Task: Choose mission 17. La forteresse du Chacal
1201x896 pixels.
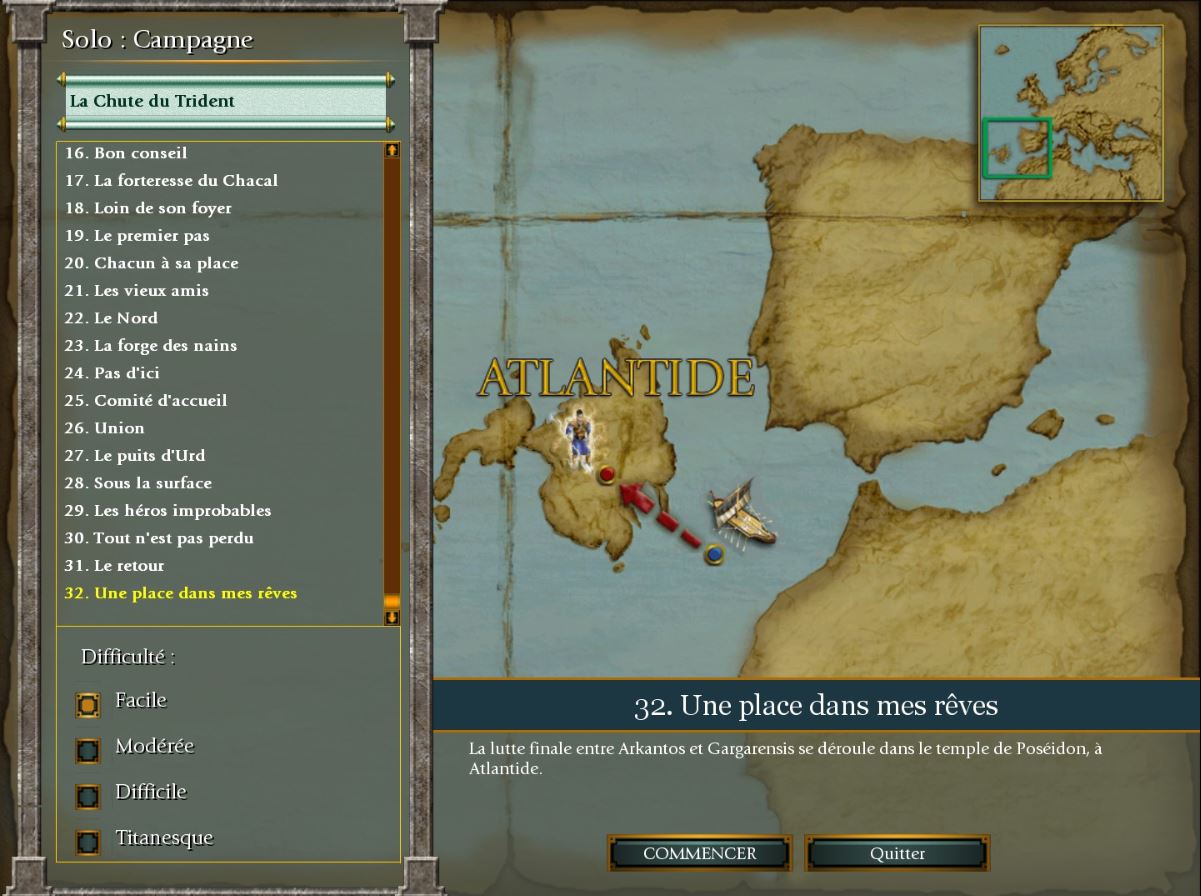Action: [x=171, y=181]
